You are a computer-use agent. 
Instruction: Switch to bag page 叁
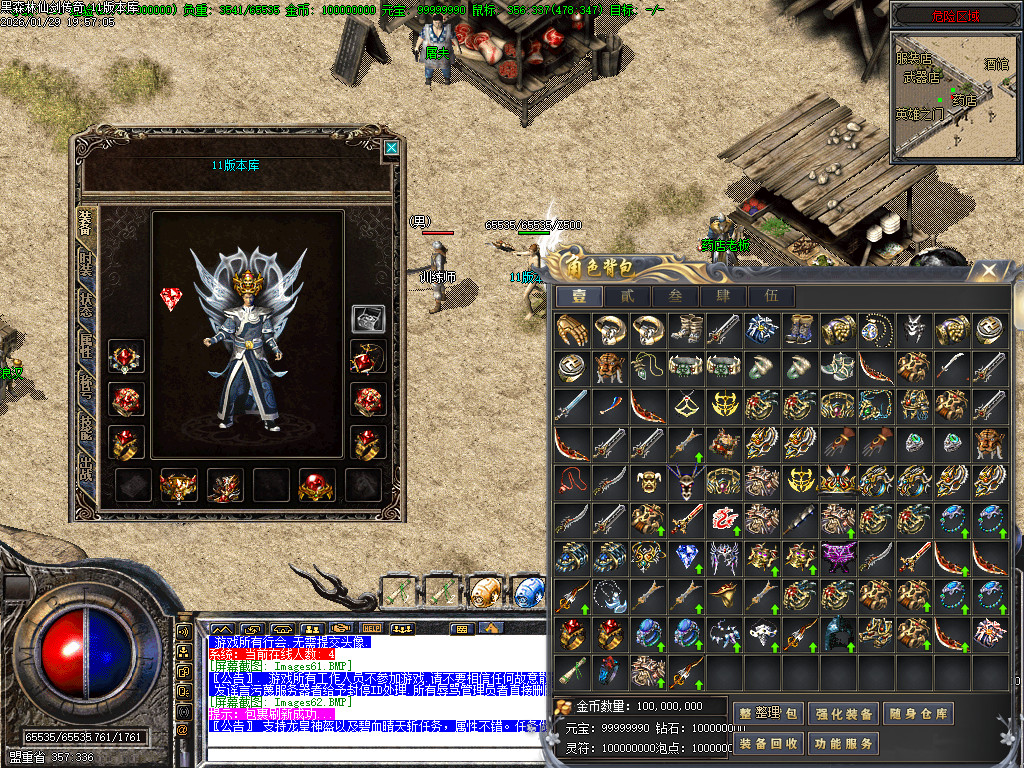coord(675,296)
